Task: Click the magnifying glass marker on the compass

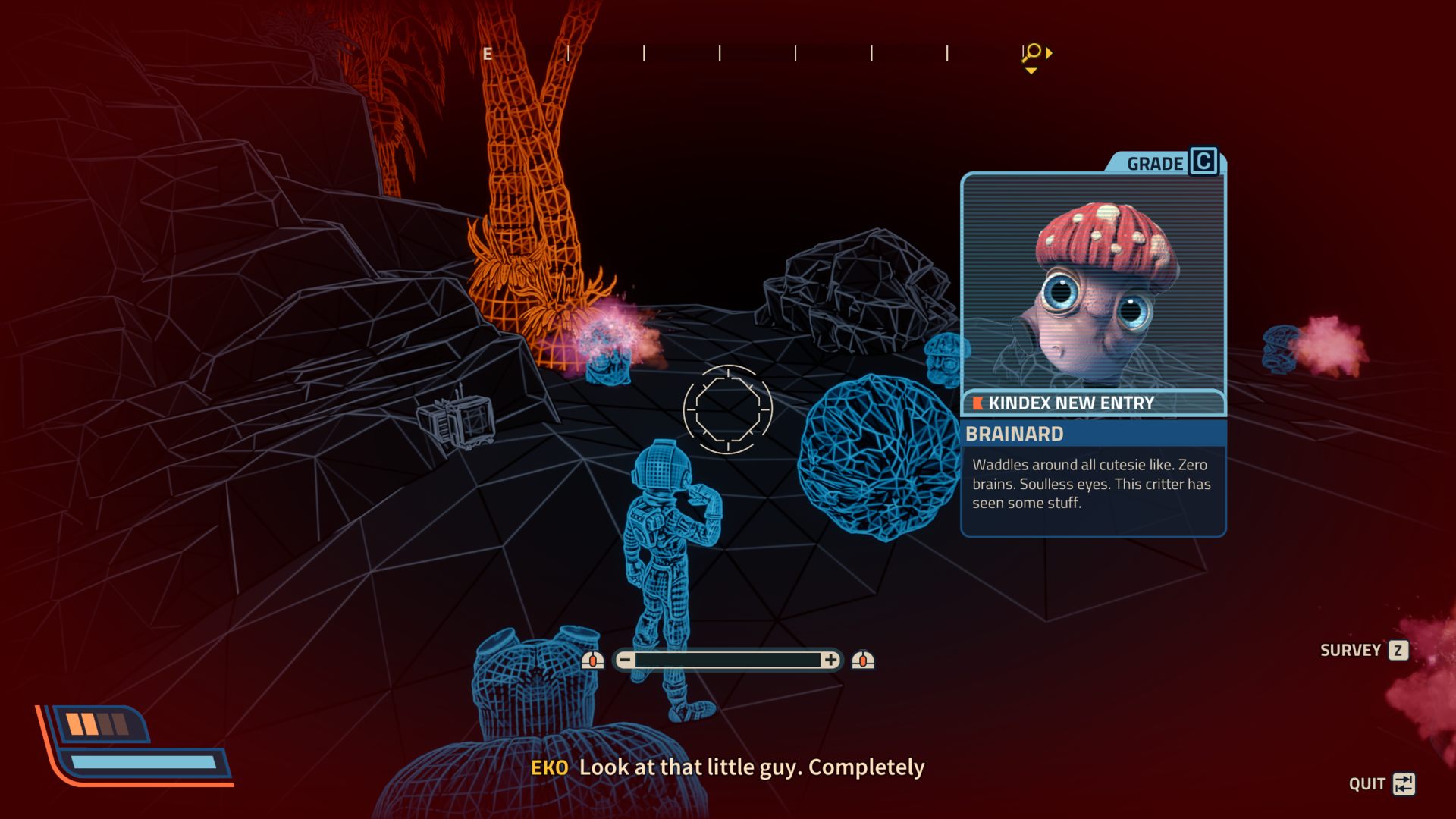Action: click(1032, 52)
